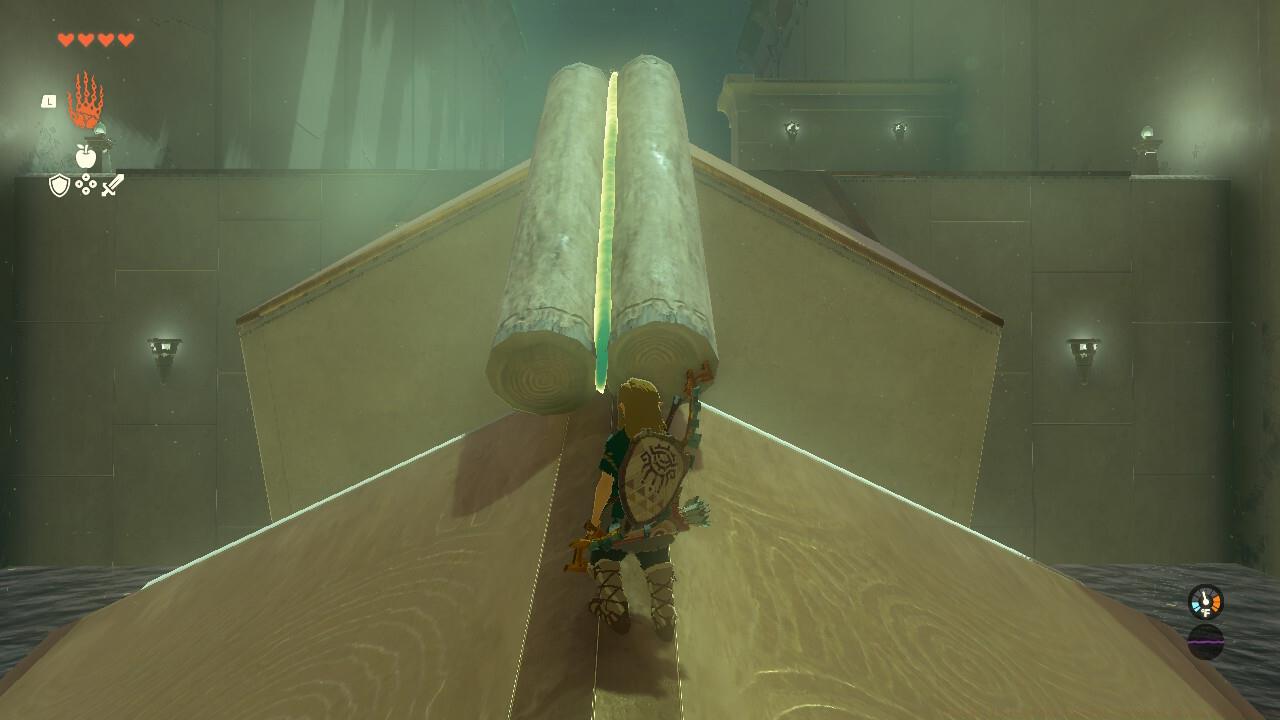The height and width of the screenshot is (720, 1280).
Task: Select the sword equipment icon
Action: [x=113, y=184]
